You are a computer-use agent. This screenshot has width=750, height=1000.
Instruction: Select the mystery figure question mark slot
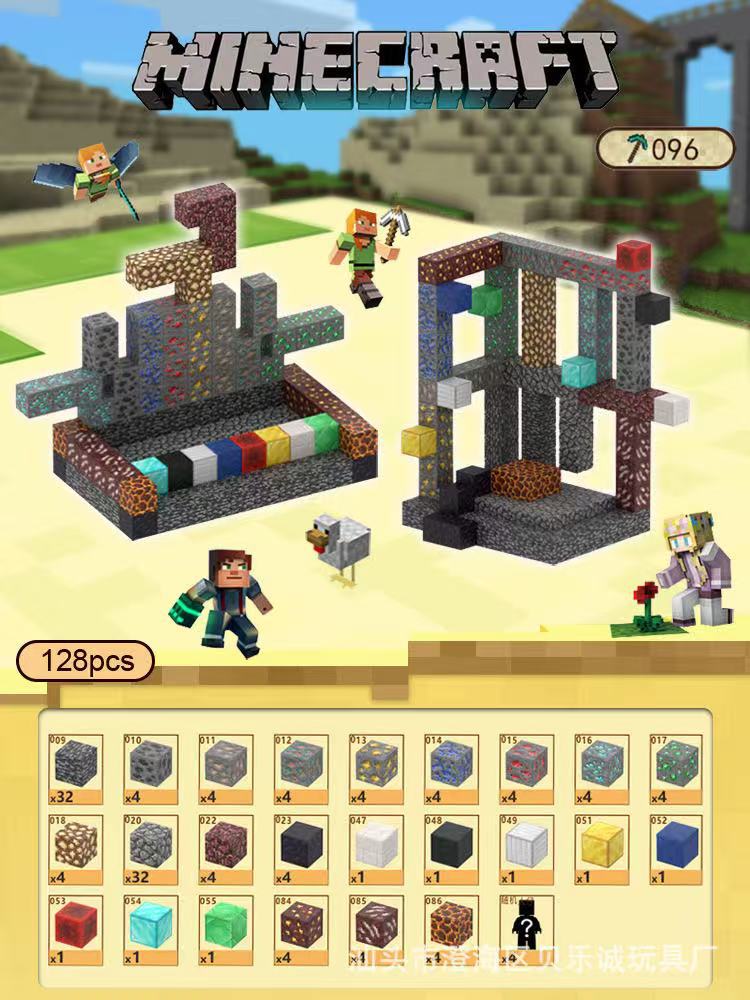[526, 929]
